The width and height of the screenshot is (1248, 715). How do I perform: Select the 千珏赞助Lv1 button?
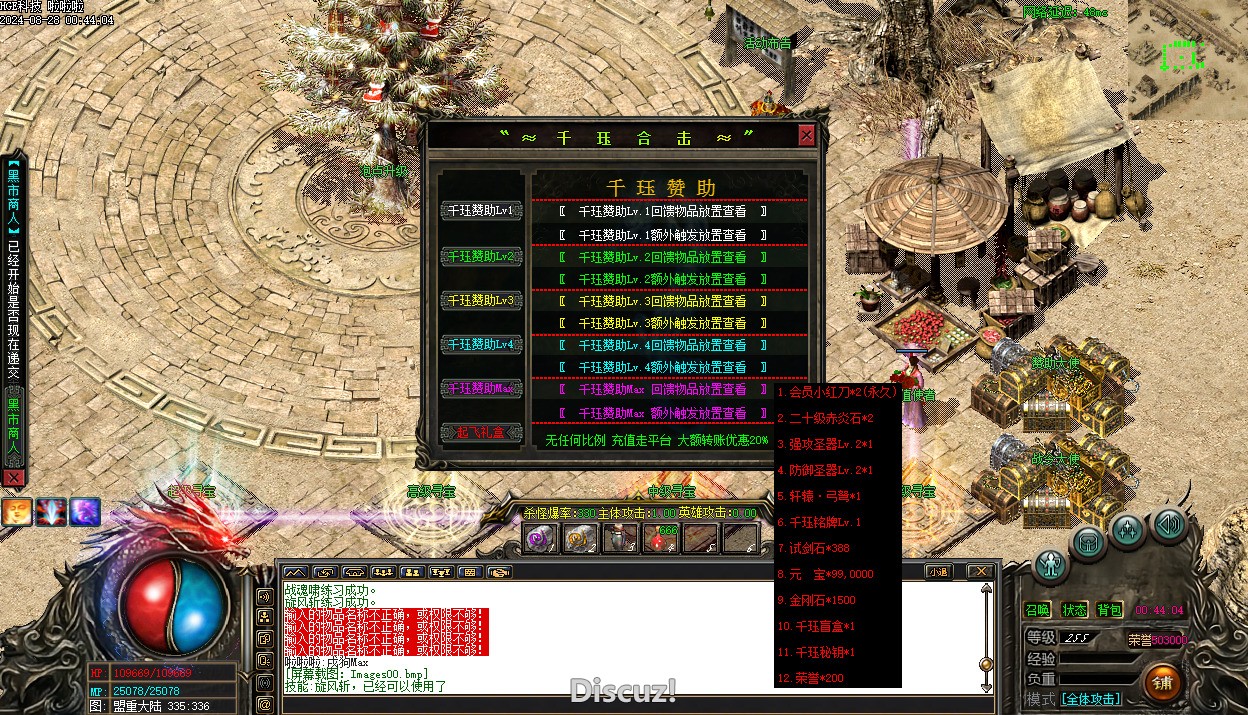(x=481, y=211)
